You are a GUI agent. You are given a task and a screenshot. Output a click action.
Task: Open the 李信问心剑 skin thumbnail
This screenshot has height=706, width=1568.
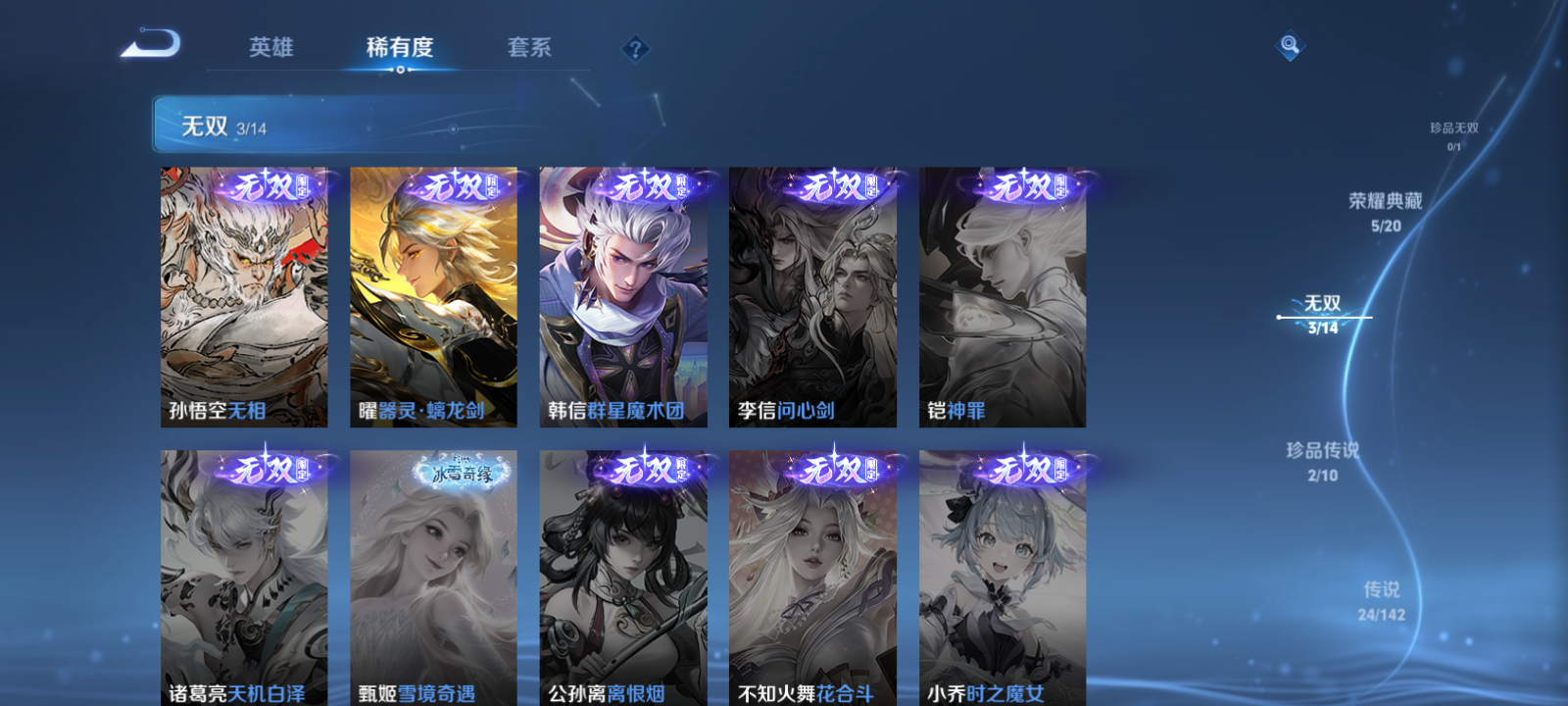pyautogui.click(x=812, y=294)
